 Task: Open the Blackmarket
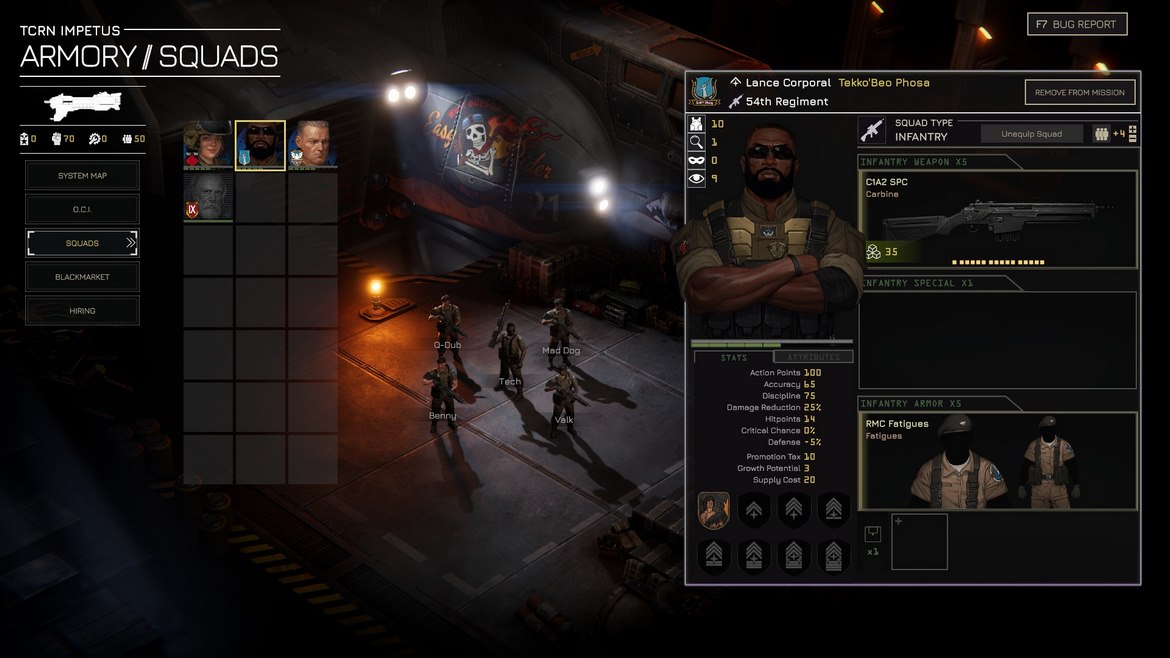pos(82,277)
